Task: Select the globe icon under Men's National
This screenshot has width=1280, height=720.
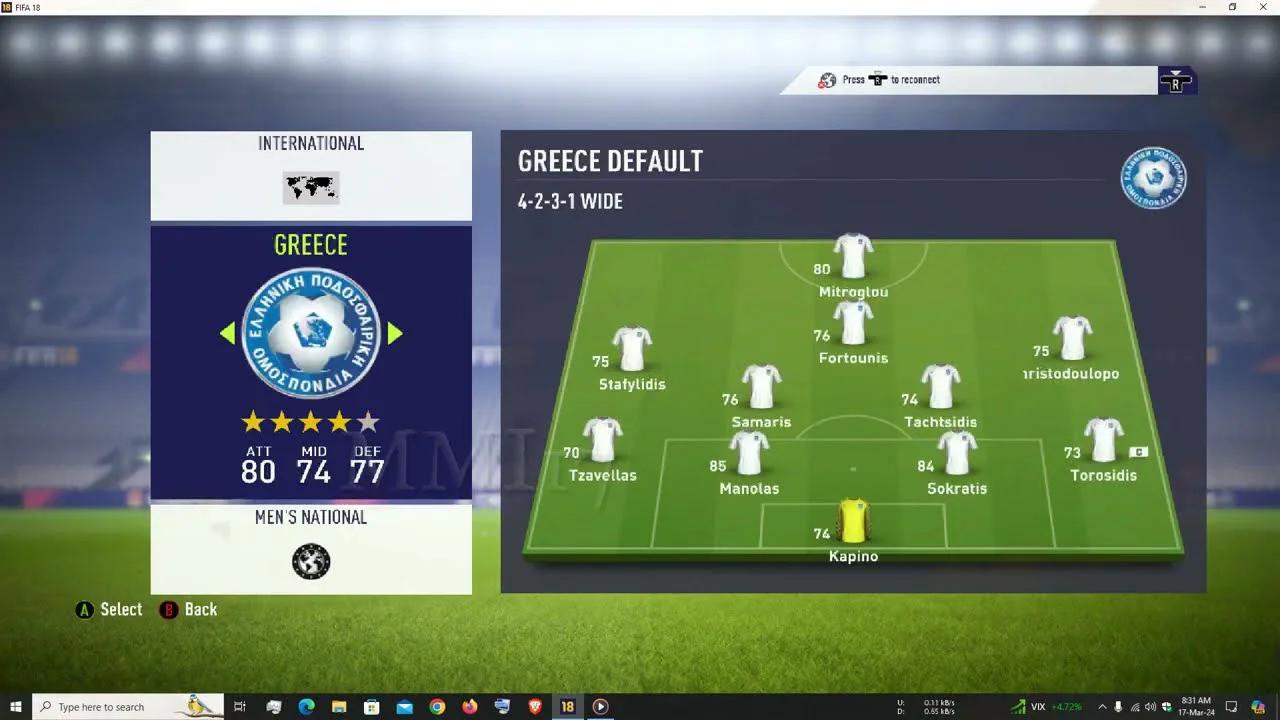Action: pos(310,561)
